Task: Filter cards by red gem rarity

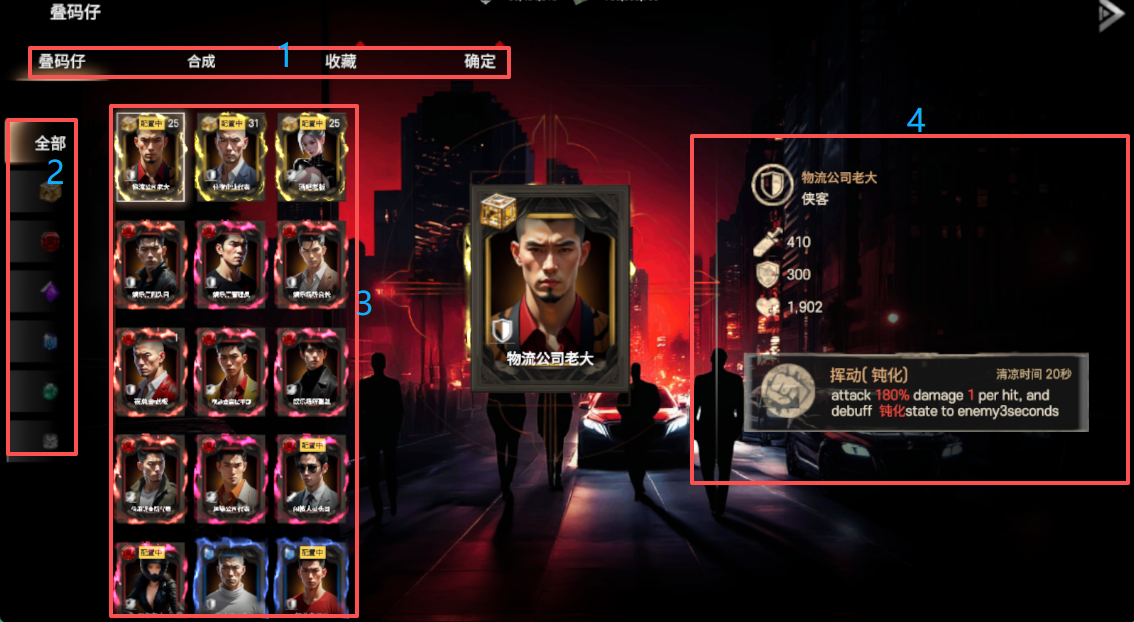Action: (50, 243)
